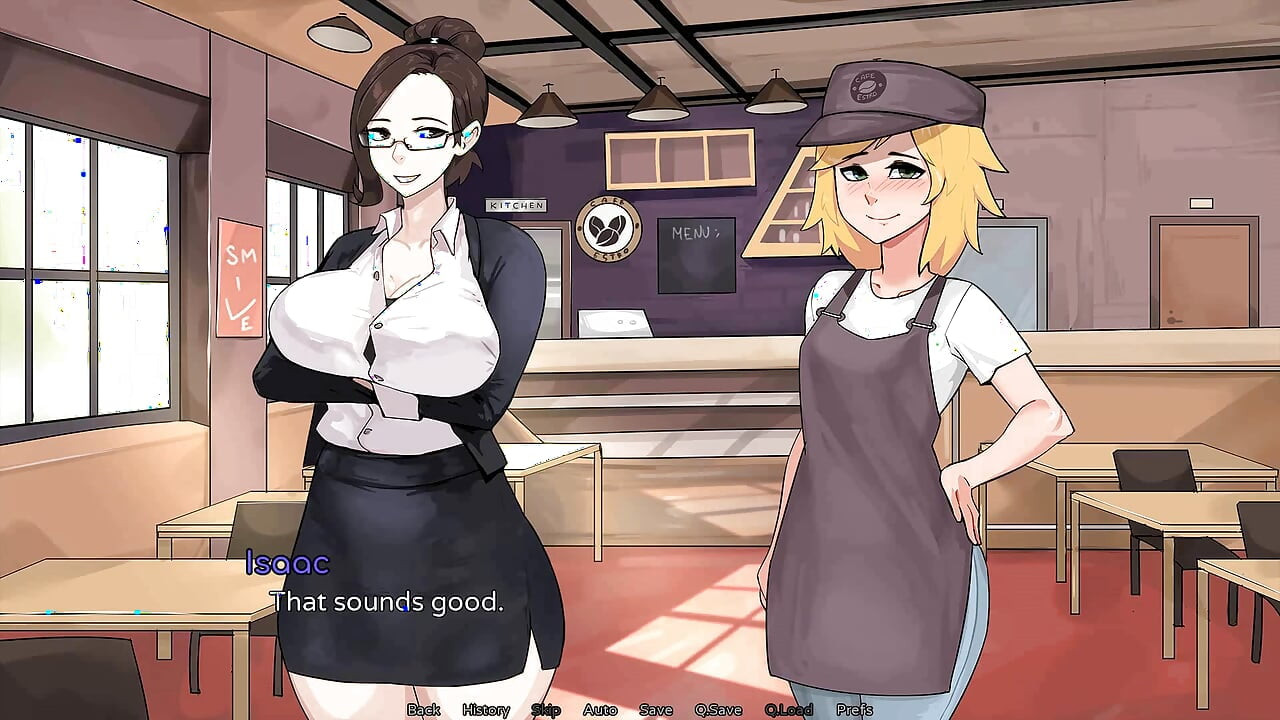Click the KITCHEN sign above the counter
Image resolution: width=1280 pixels, height=720 pixels.
click(517, 205)
